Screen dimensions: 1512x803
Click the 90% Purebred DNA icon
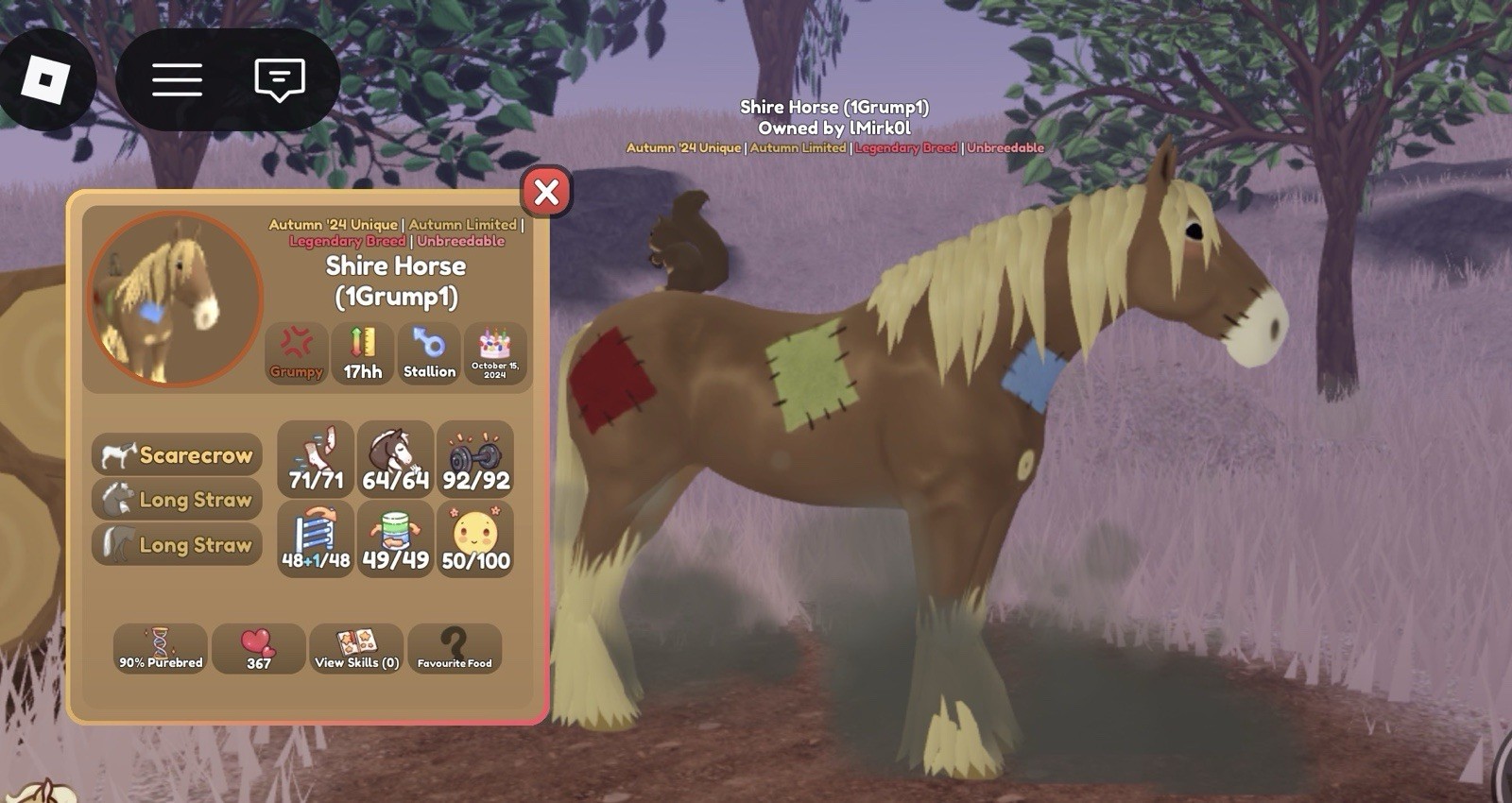[160, 649]
